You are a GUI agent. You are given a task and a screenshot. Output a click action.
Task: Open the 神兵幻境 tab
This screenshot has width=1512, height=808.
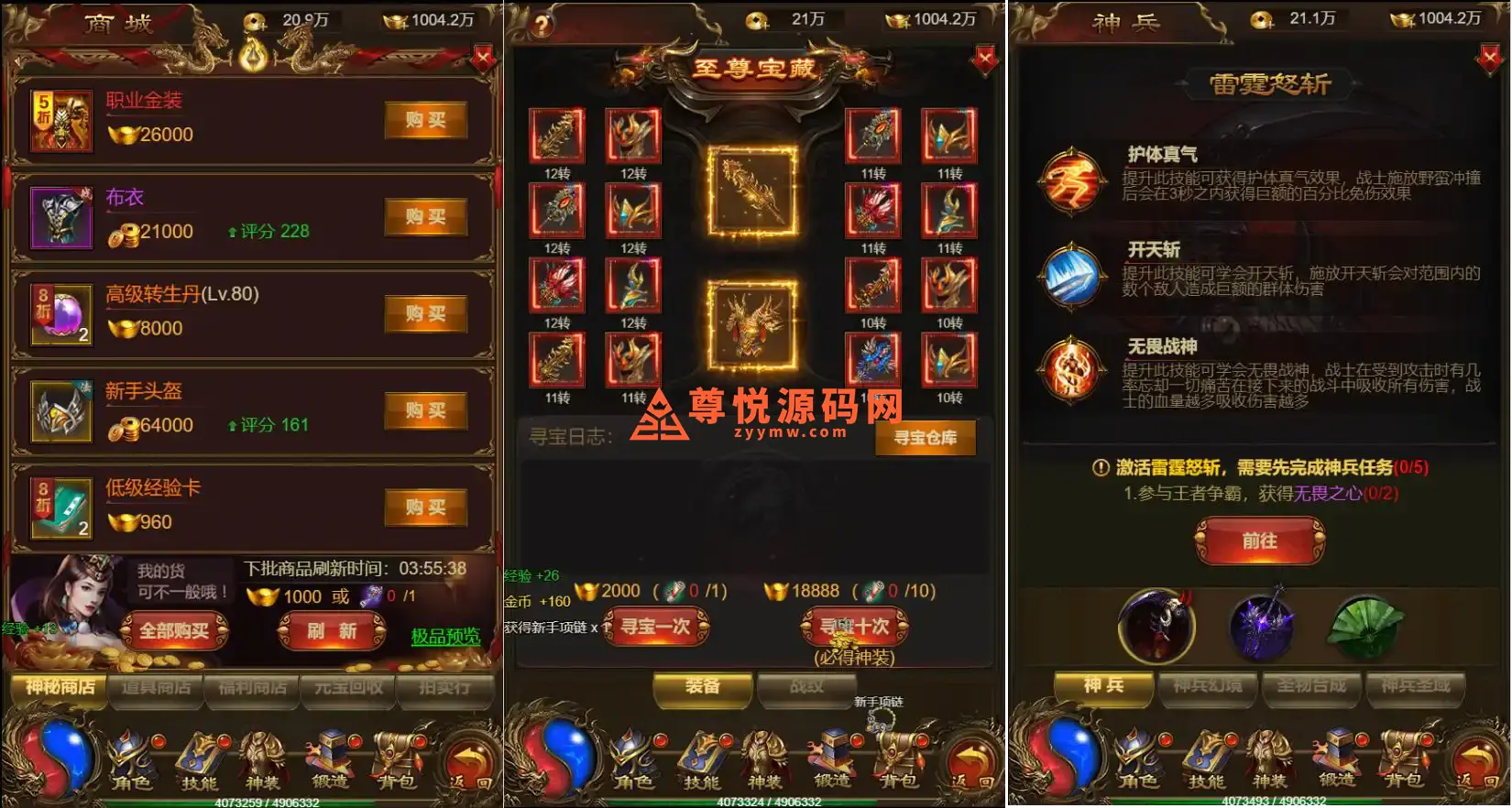(x=1208, y=689)
